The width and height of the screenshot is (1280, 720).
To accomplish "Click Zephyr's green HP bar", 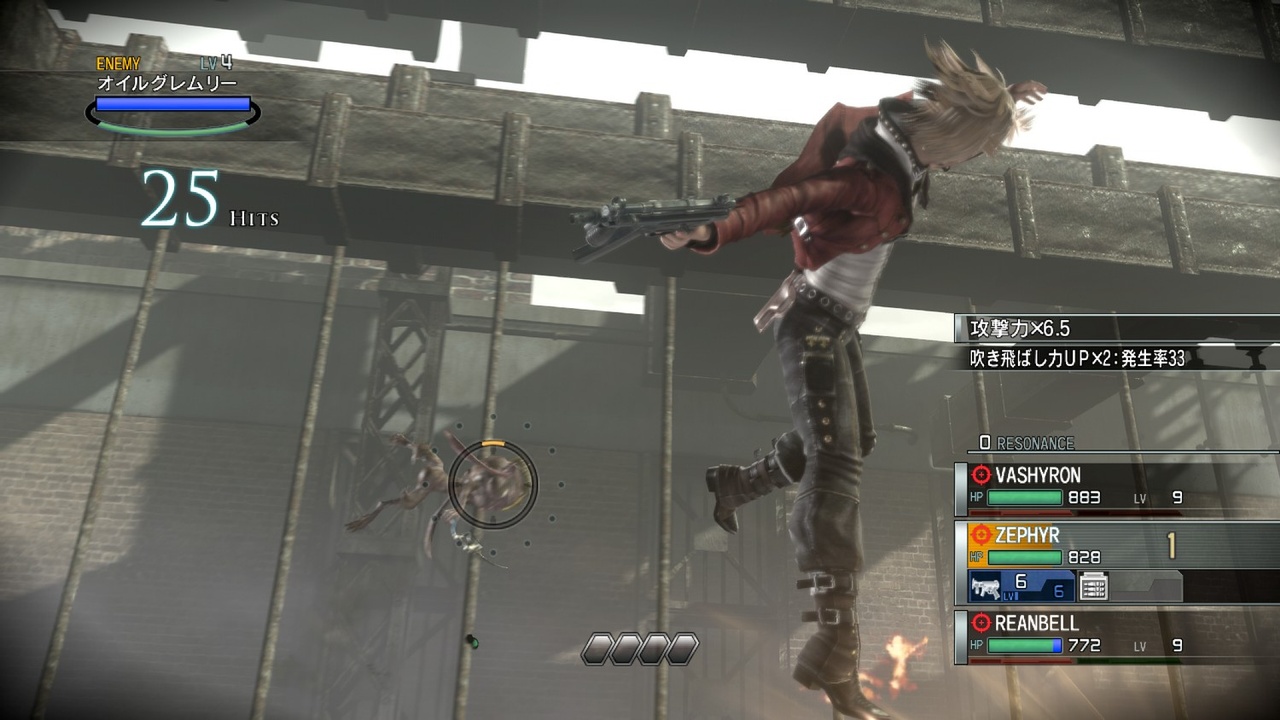I will coord(1025,556).
